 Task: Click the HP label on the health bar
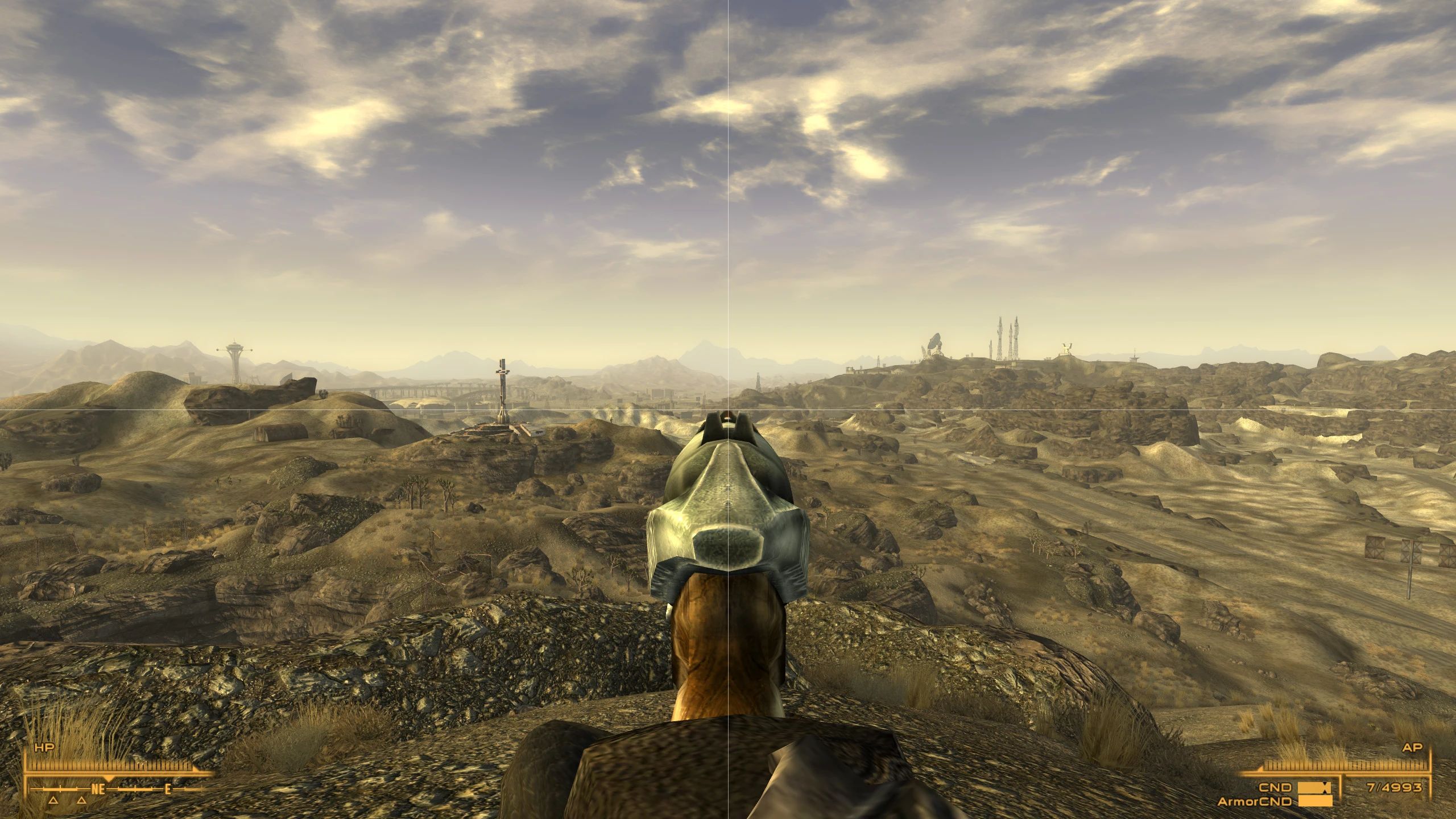[43, 747]
